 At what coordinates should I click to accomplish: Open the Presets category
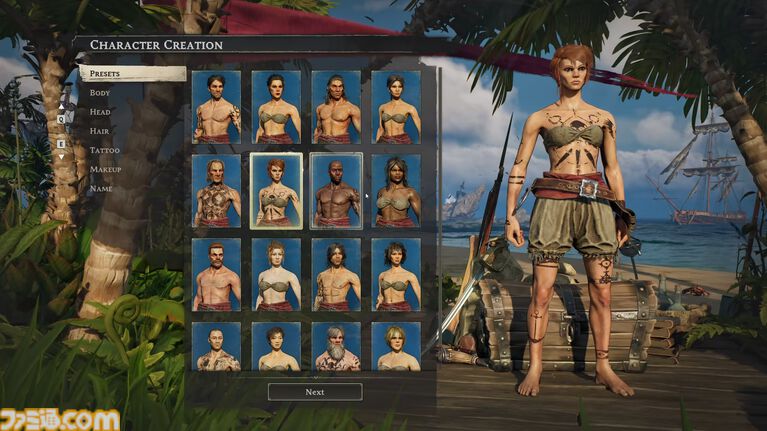pos(131,74)
